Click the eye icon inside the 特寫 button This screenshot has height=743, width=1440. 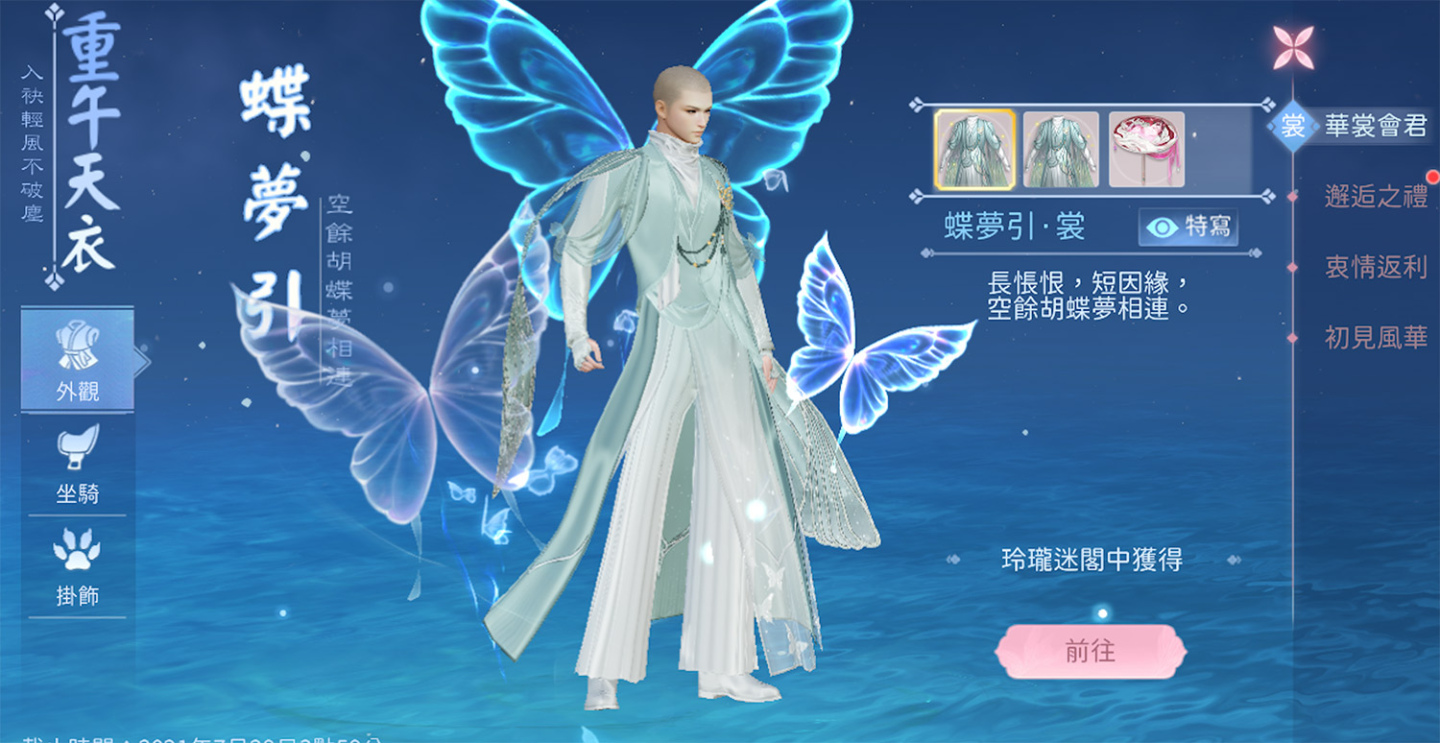1160,228
